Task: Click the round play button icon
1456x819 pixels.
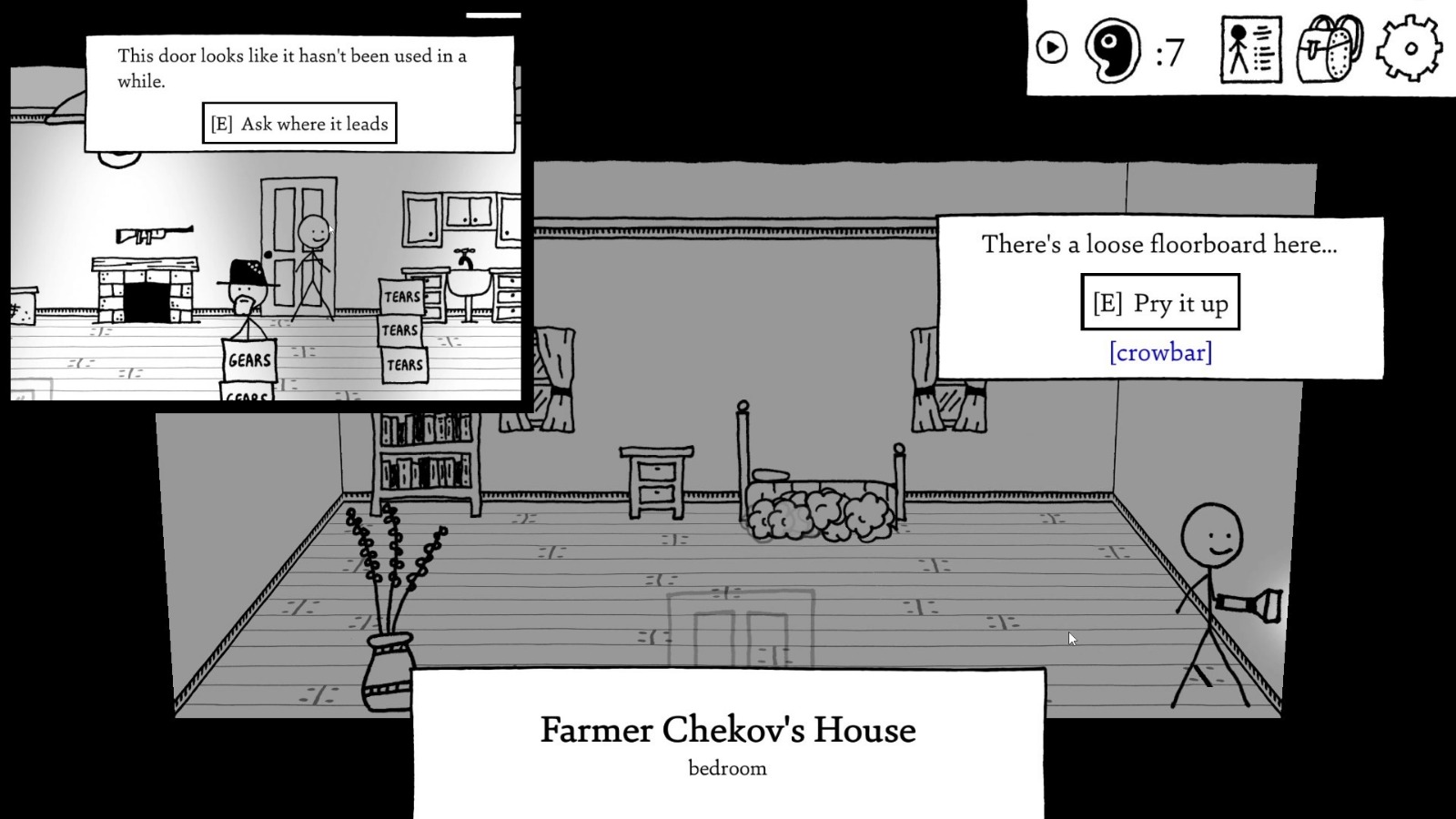Action: click(x=1052, y=46)
